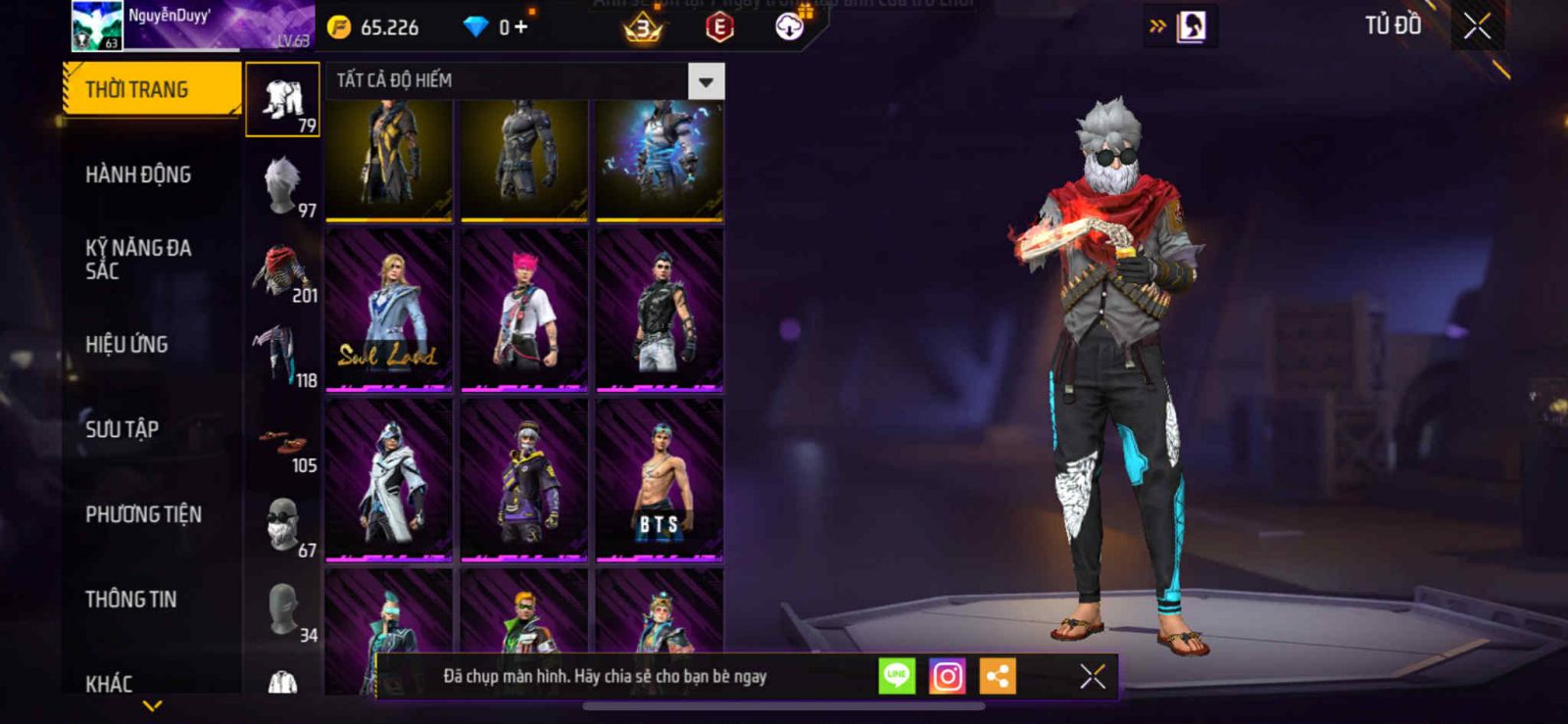The image size is (1568, 724).
Task: Select the THỜI TRANG tab
Action: point(151,90)
